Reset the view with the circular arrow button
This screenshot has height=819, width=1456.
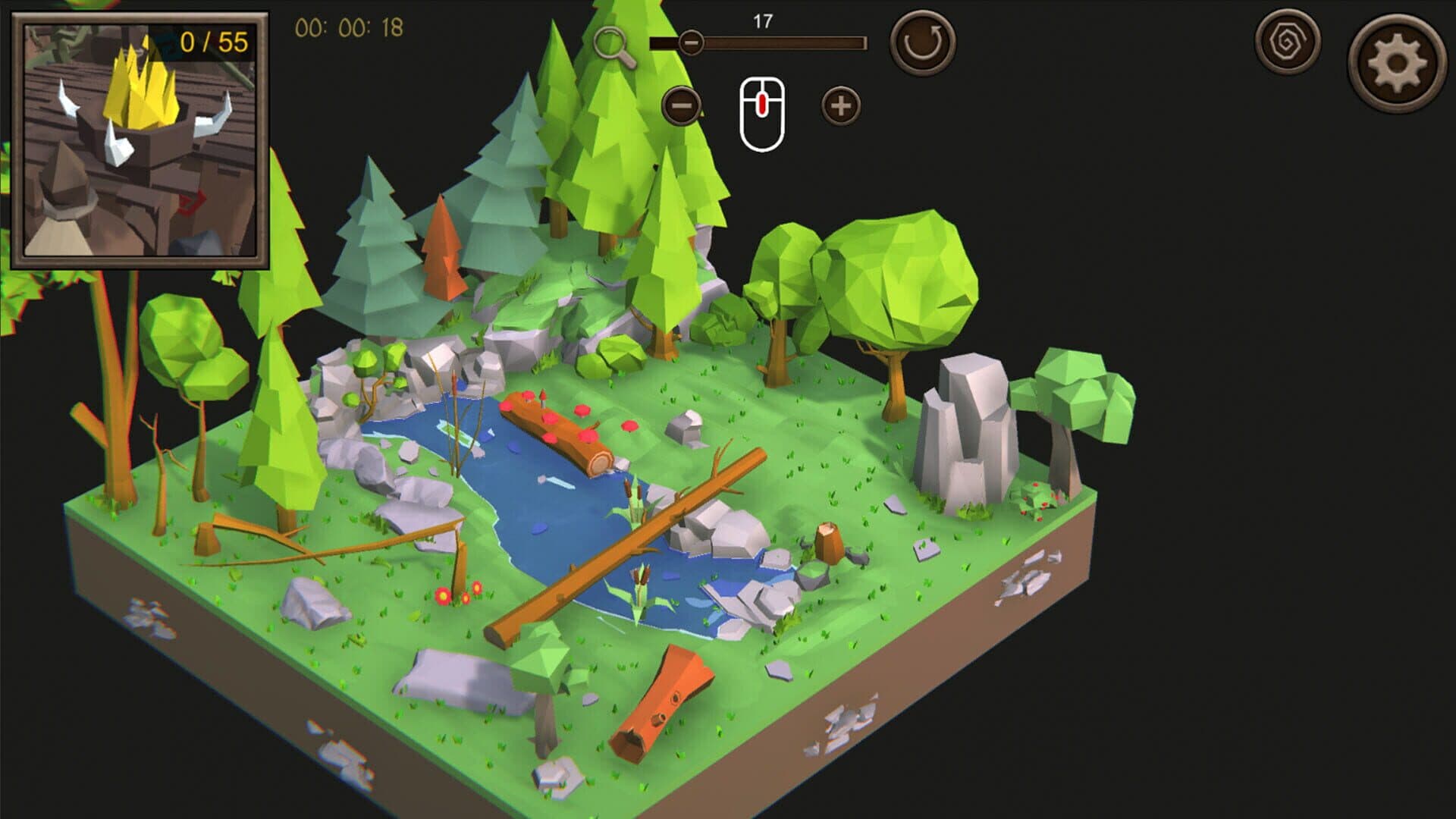point(922,42)
